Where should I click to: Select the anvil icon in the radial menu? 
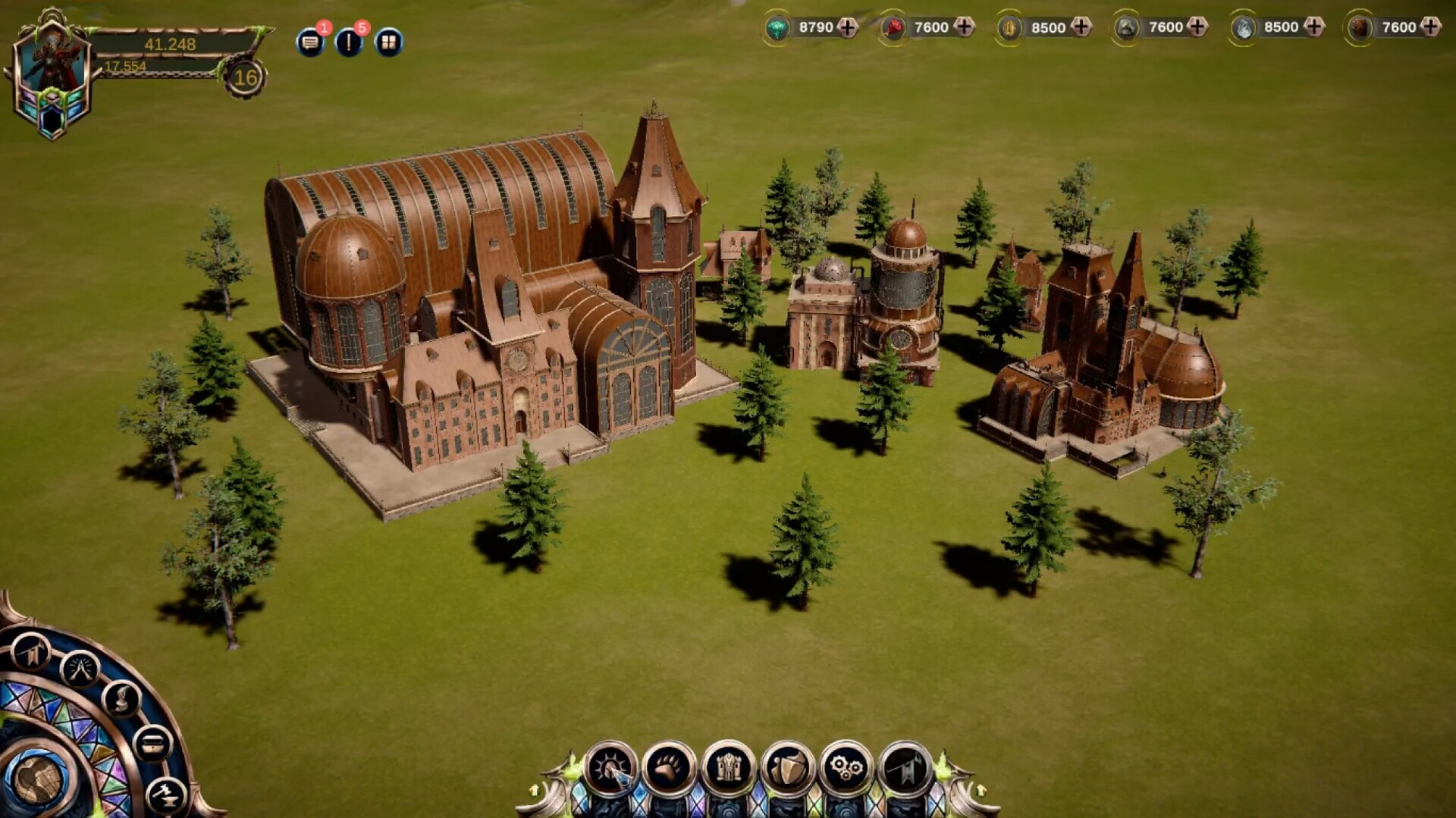(x=165, y=794)
